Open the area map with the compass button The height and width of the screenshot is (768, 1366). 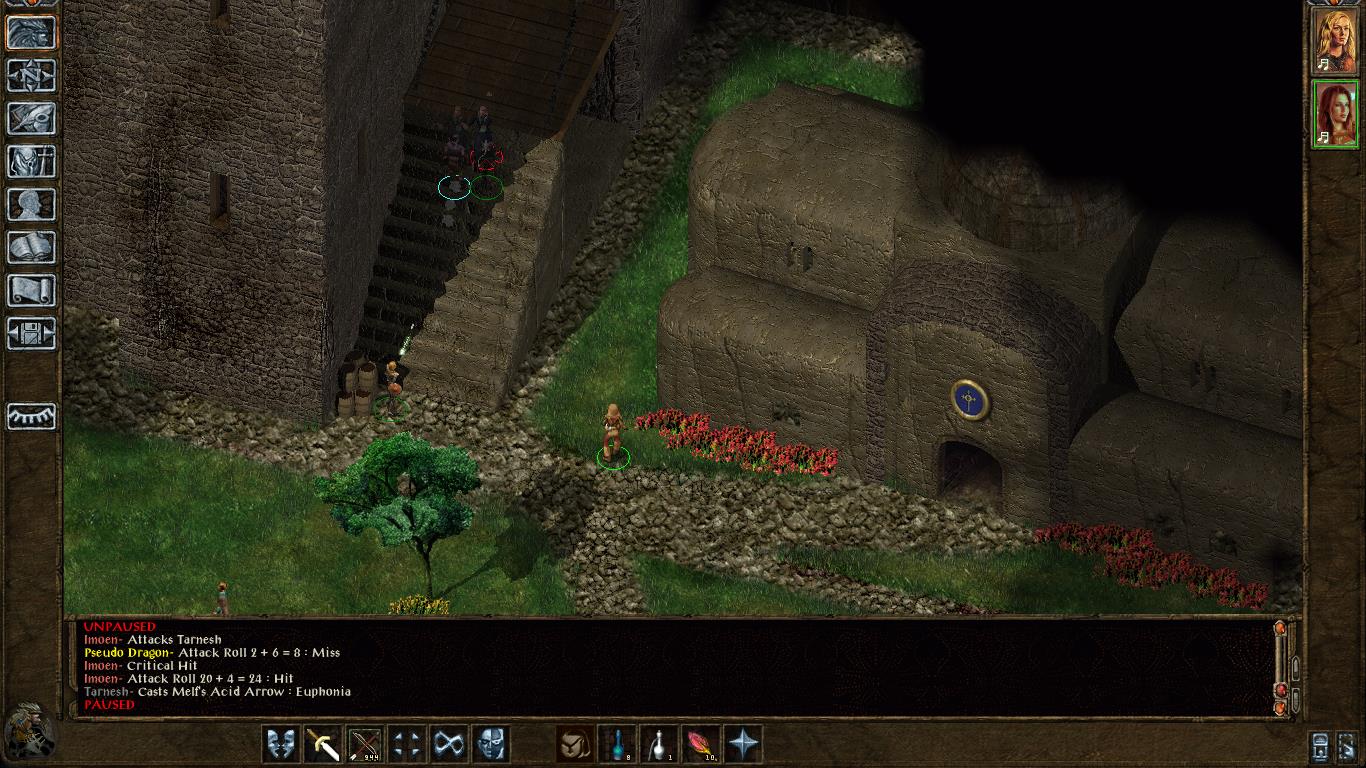point(31,75)
